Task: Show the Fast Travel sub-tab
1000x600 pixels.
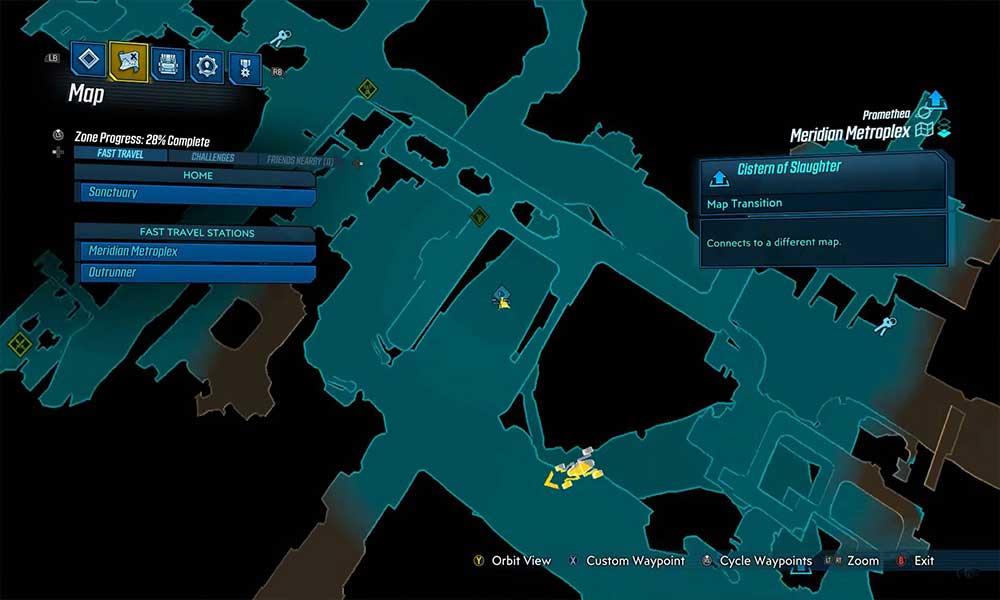Action: (120, 155)
